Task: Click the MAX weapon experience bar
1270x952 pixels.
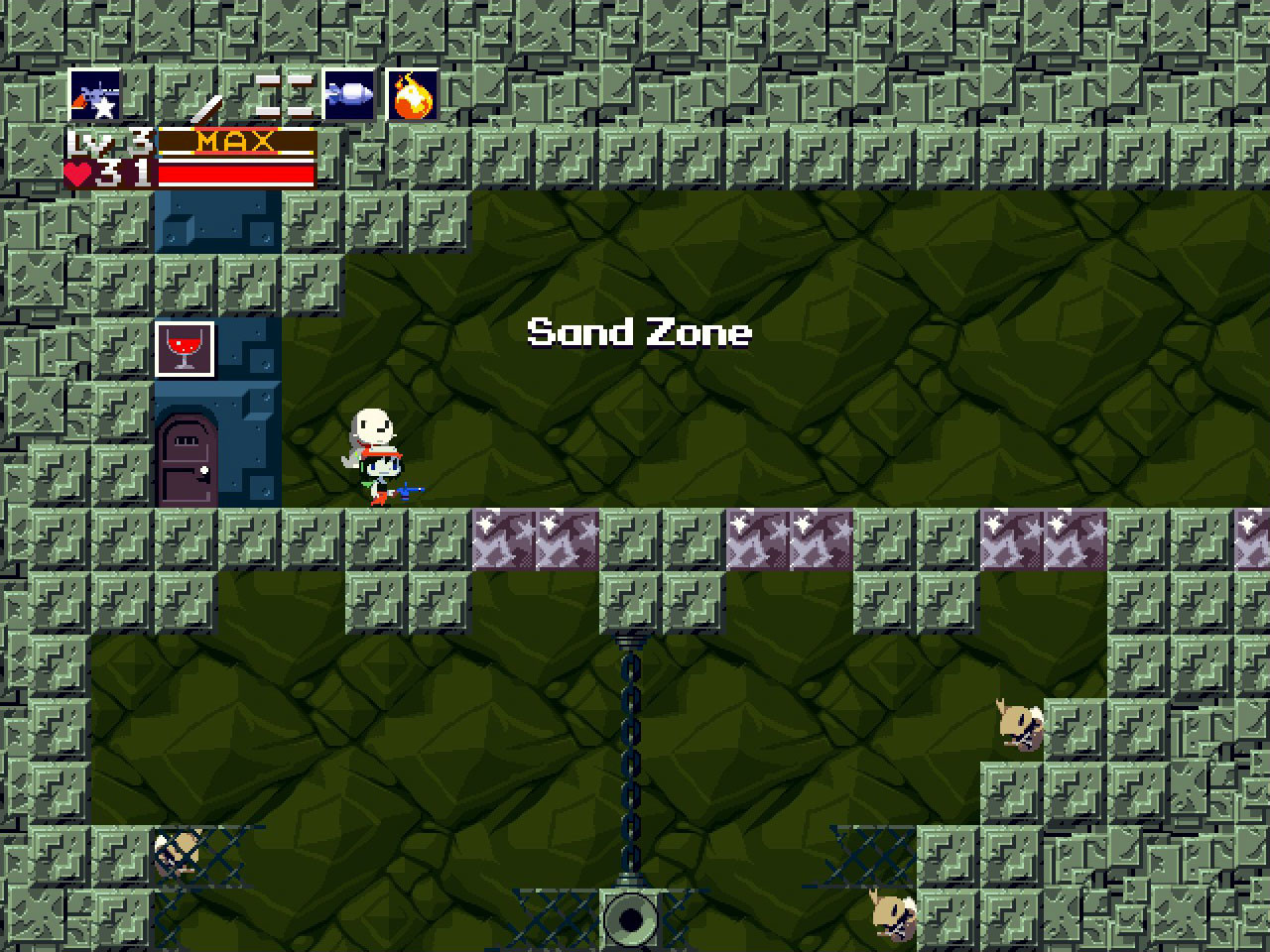Action: (236, 141)
